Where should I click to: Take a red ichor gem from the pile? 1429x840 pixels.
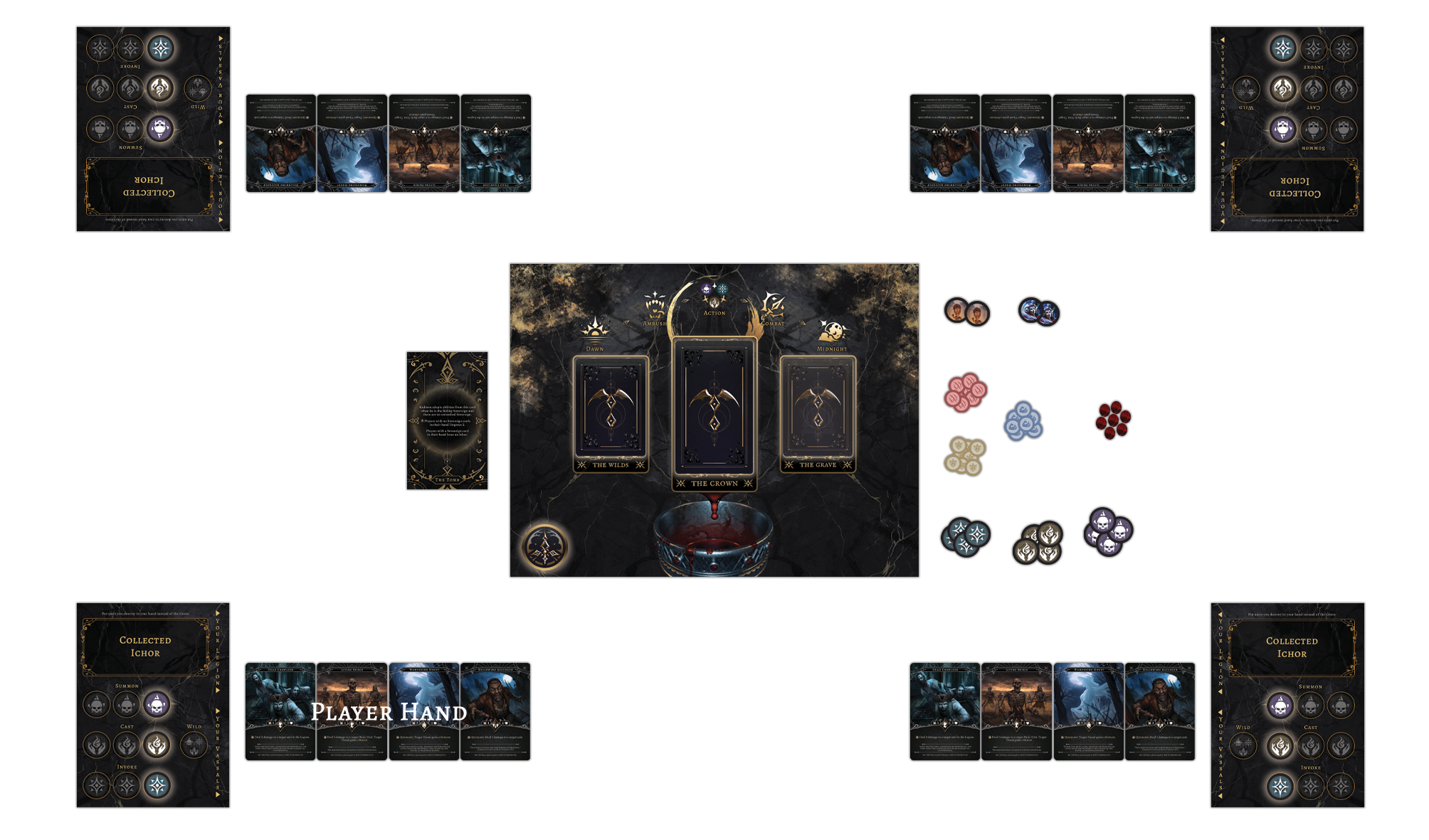(x=1113, y=419)
